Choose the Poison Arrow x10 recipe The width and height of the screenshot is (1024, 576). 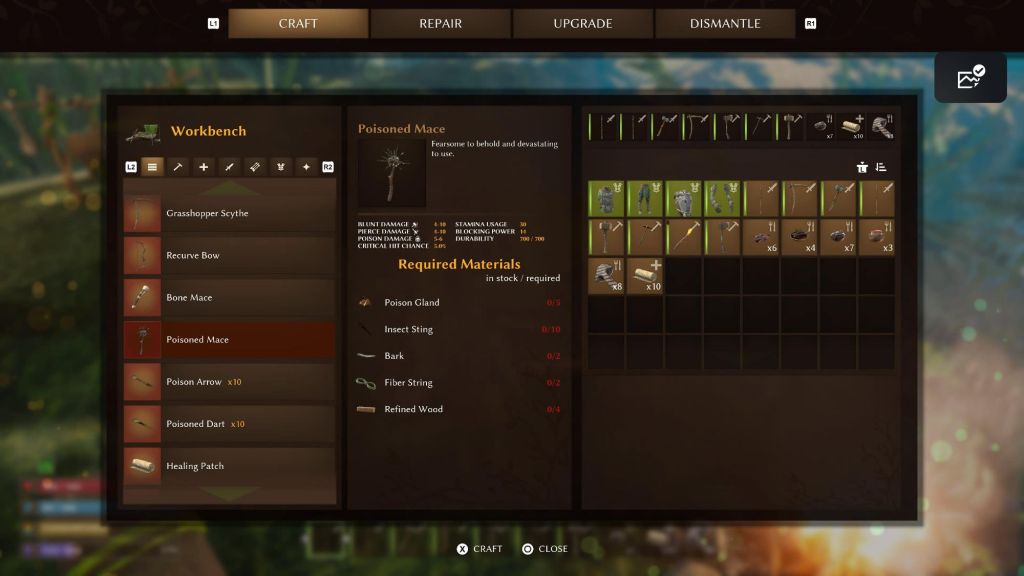pos(229,382)
